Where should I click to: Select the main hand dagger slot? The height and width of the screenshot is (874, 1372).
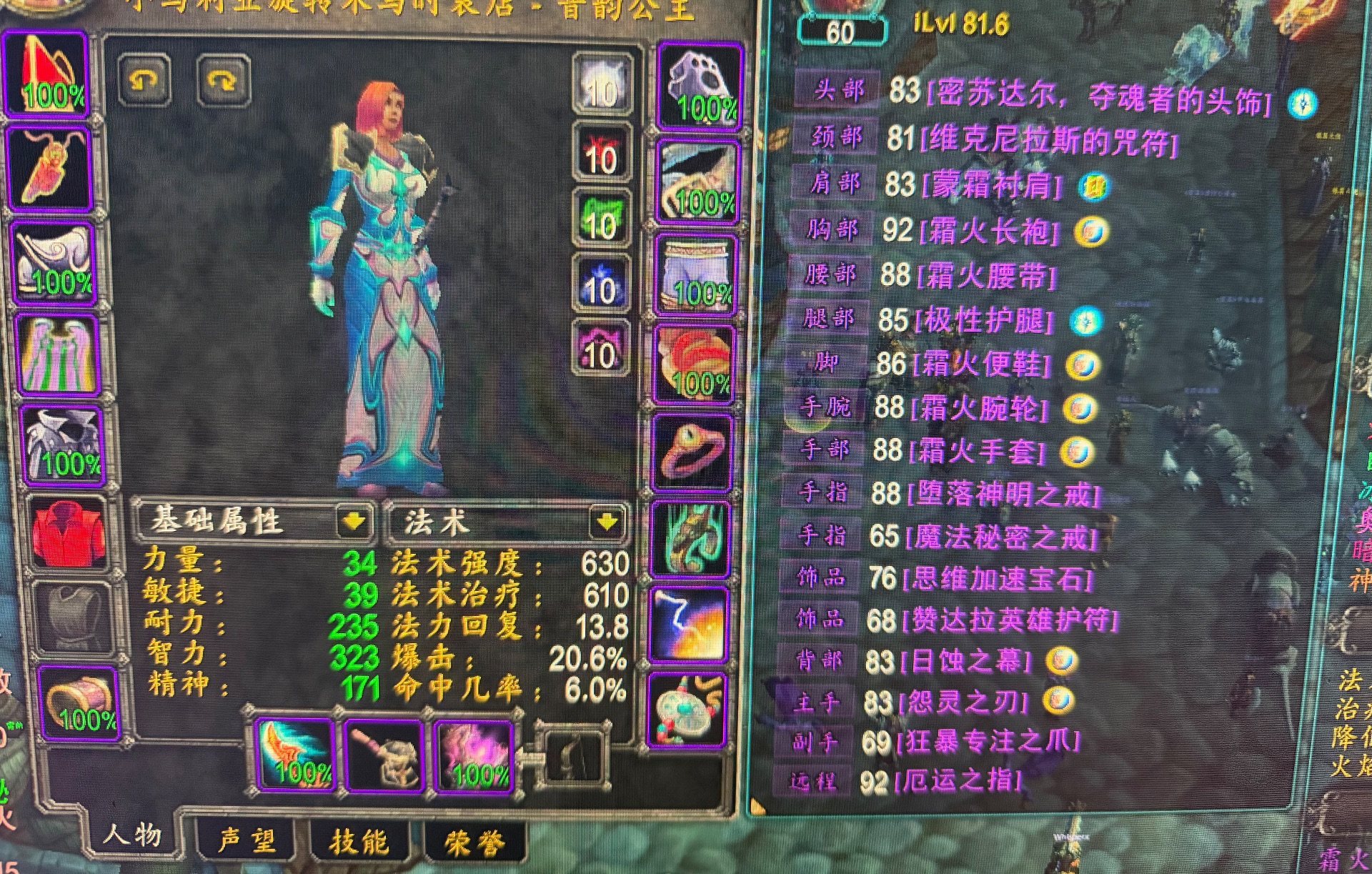click(296, 755)
